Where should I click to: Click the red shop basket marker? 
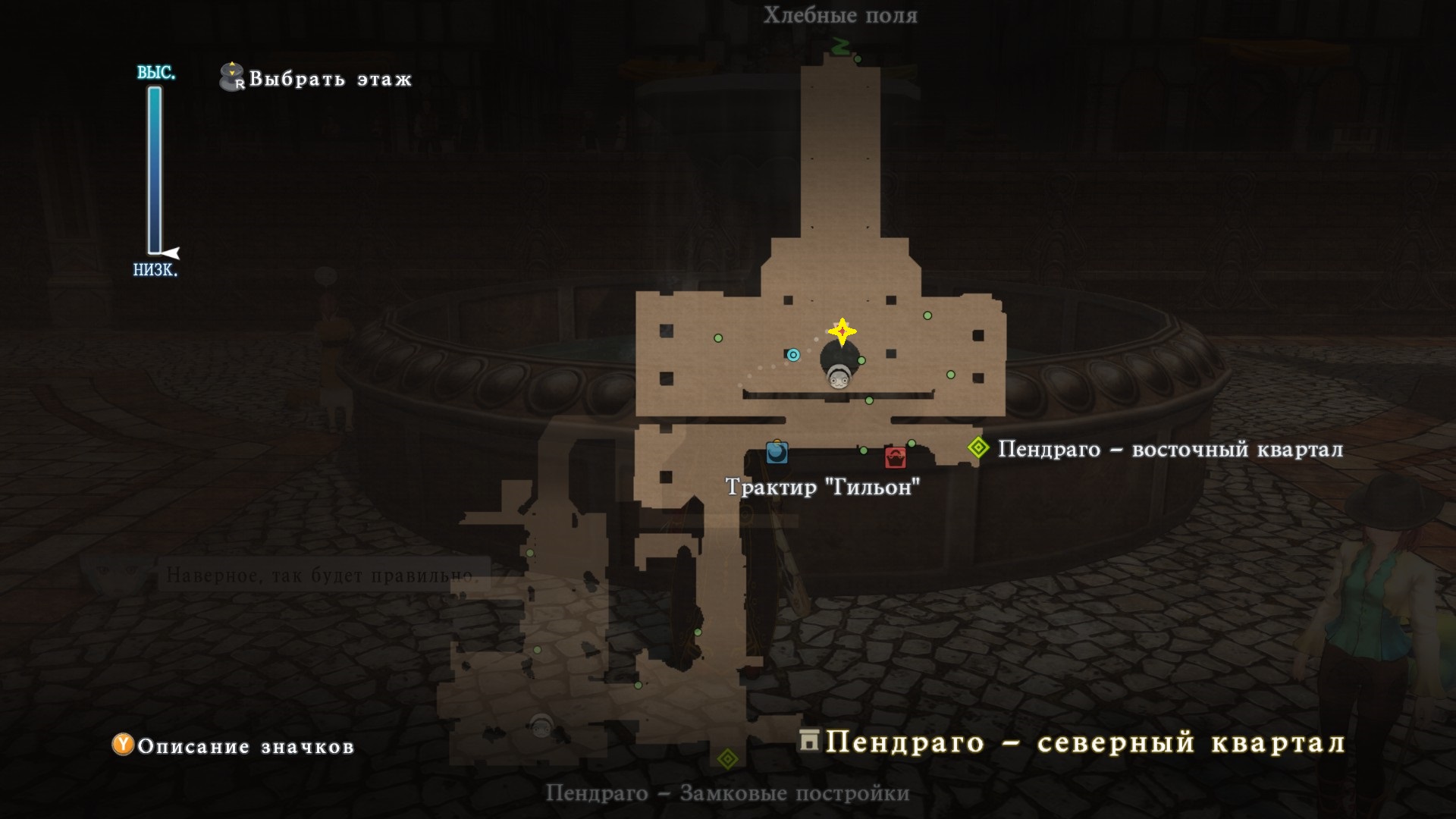point(896,457)
